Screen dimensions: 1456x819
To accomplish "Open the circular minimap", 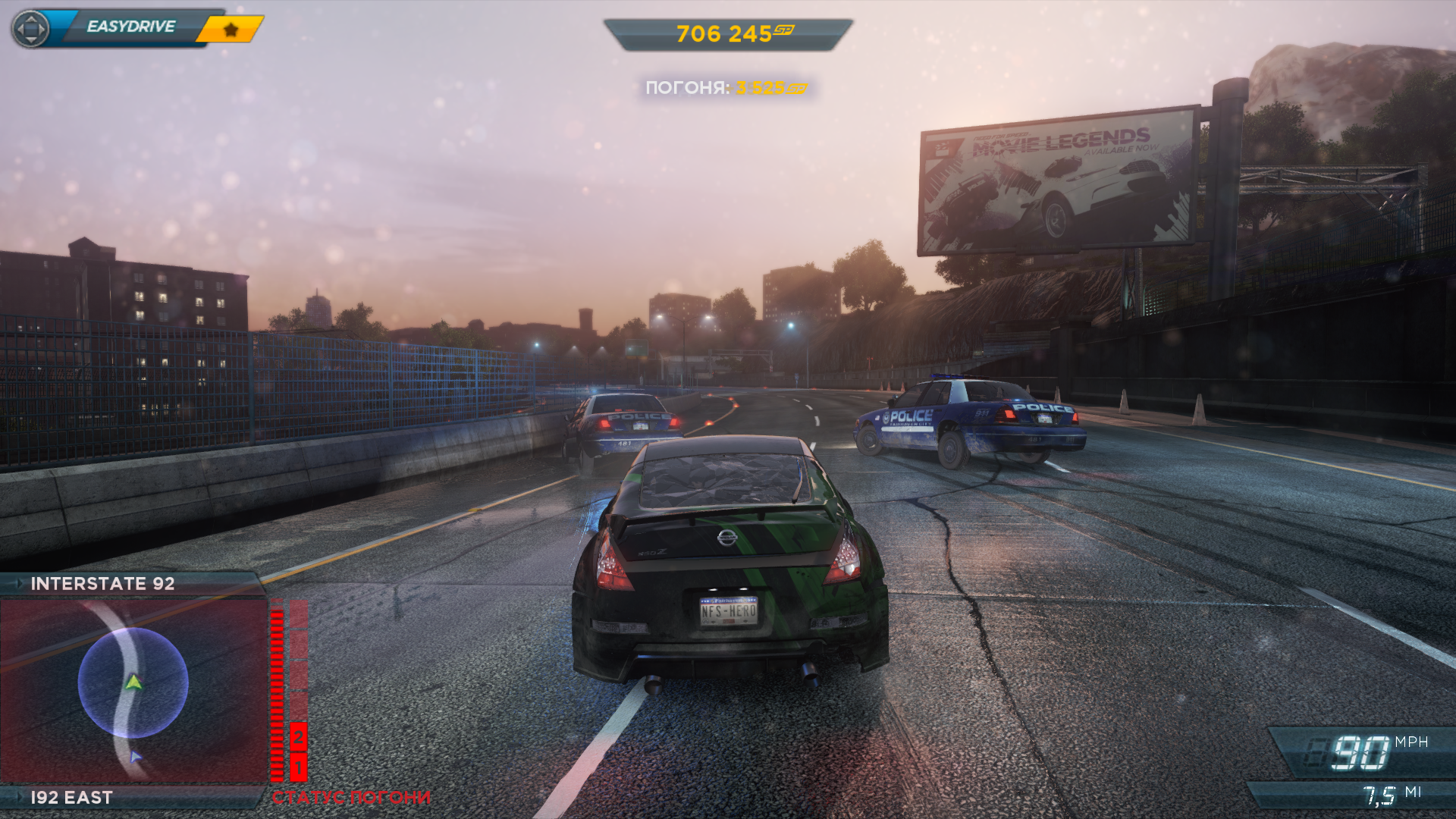I will tap(133, 682).
